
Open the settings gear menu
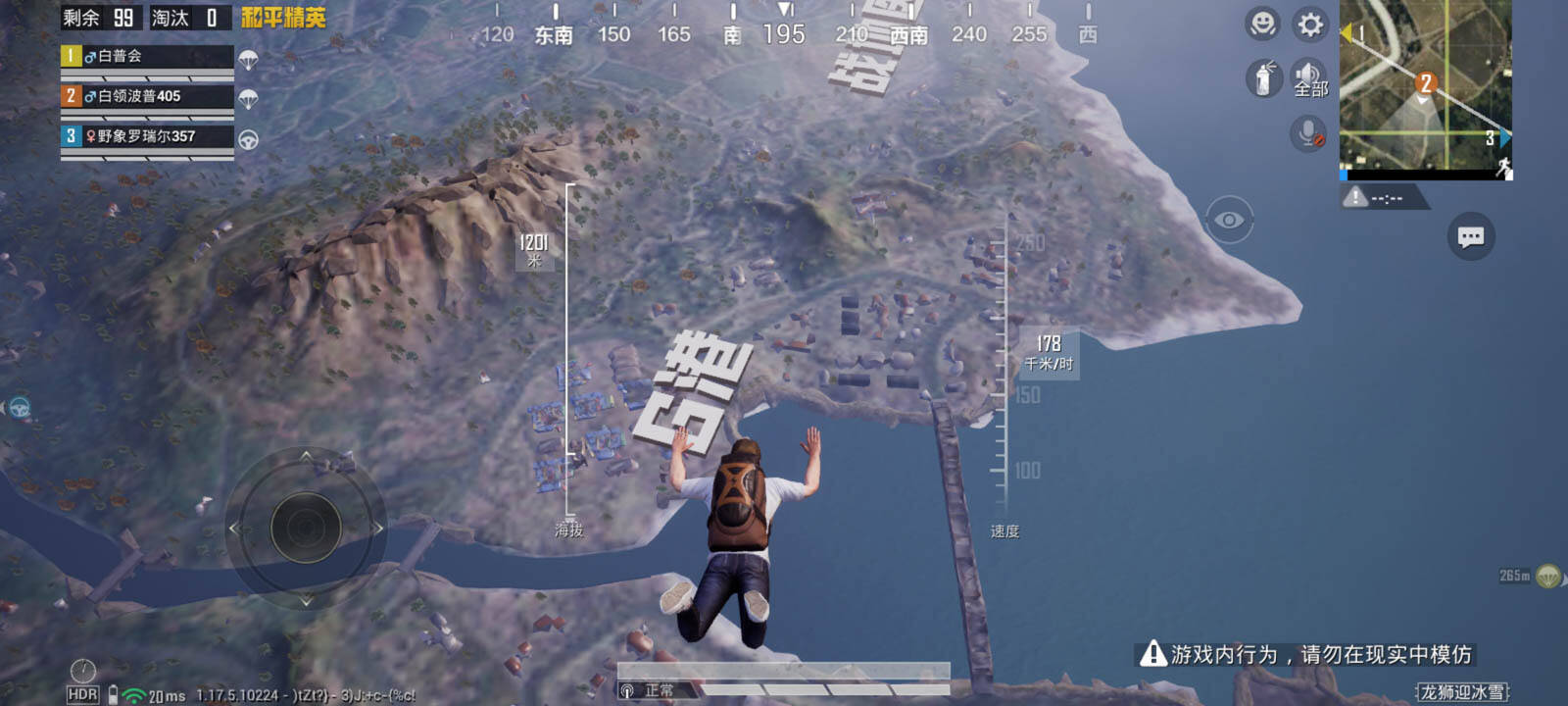(x=1310, y=25)
